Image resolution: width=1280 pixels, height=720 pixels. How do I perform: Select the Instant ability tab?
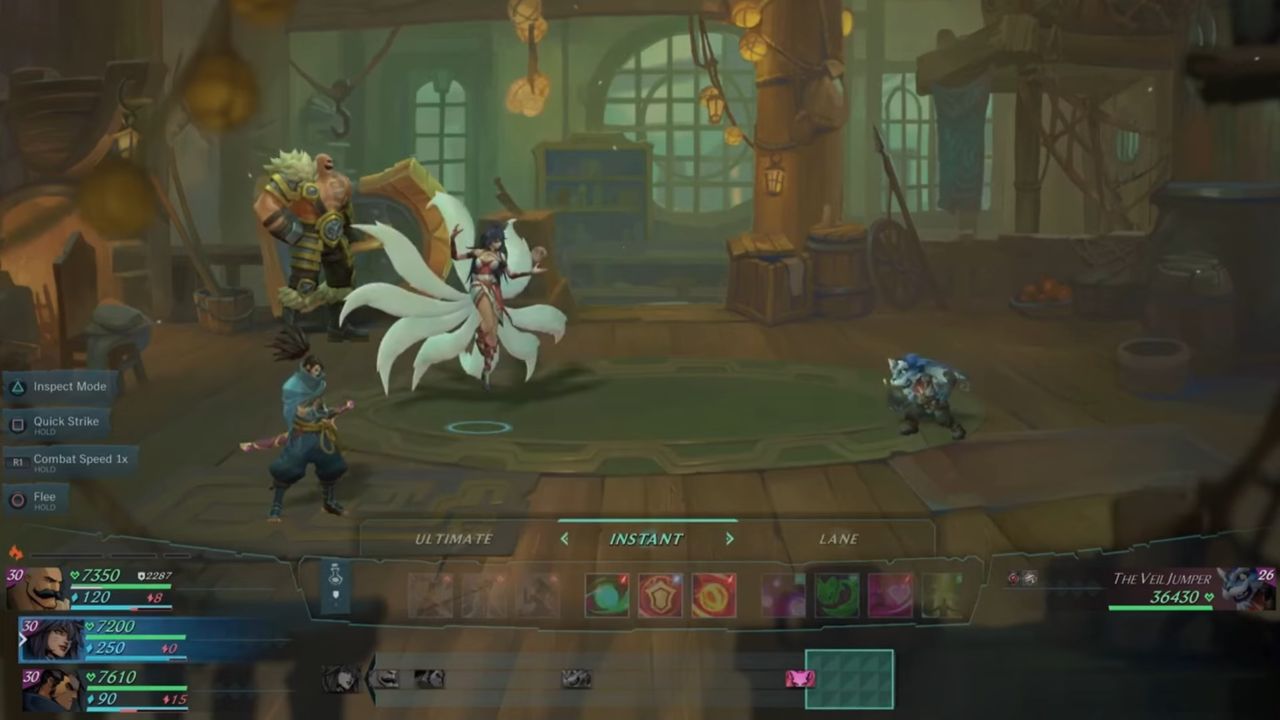point(646,539)
